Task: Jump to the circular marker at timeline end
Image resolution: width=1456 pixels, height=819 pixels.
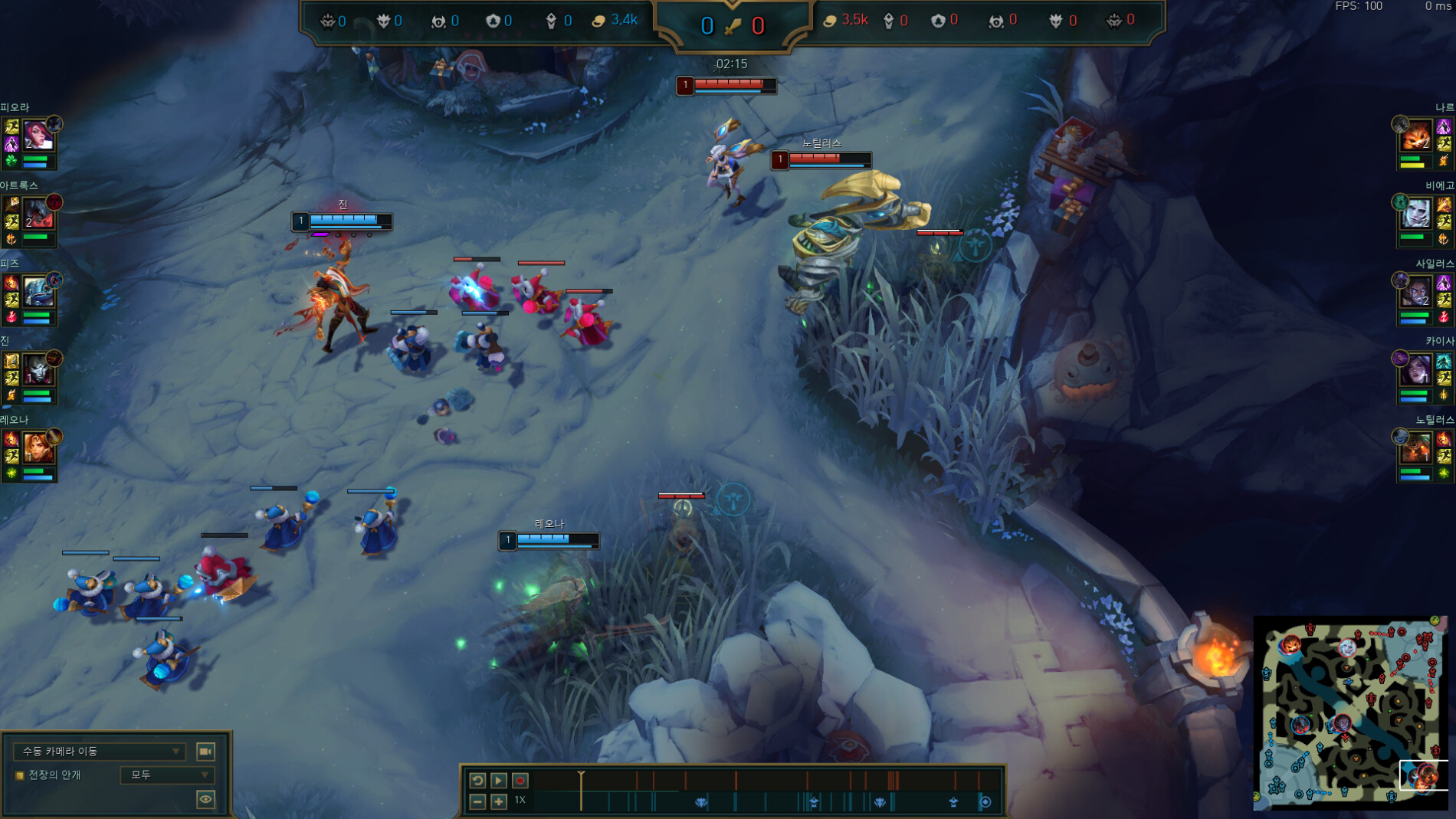Action: [985, 801]
